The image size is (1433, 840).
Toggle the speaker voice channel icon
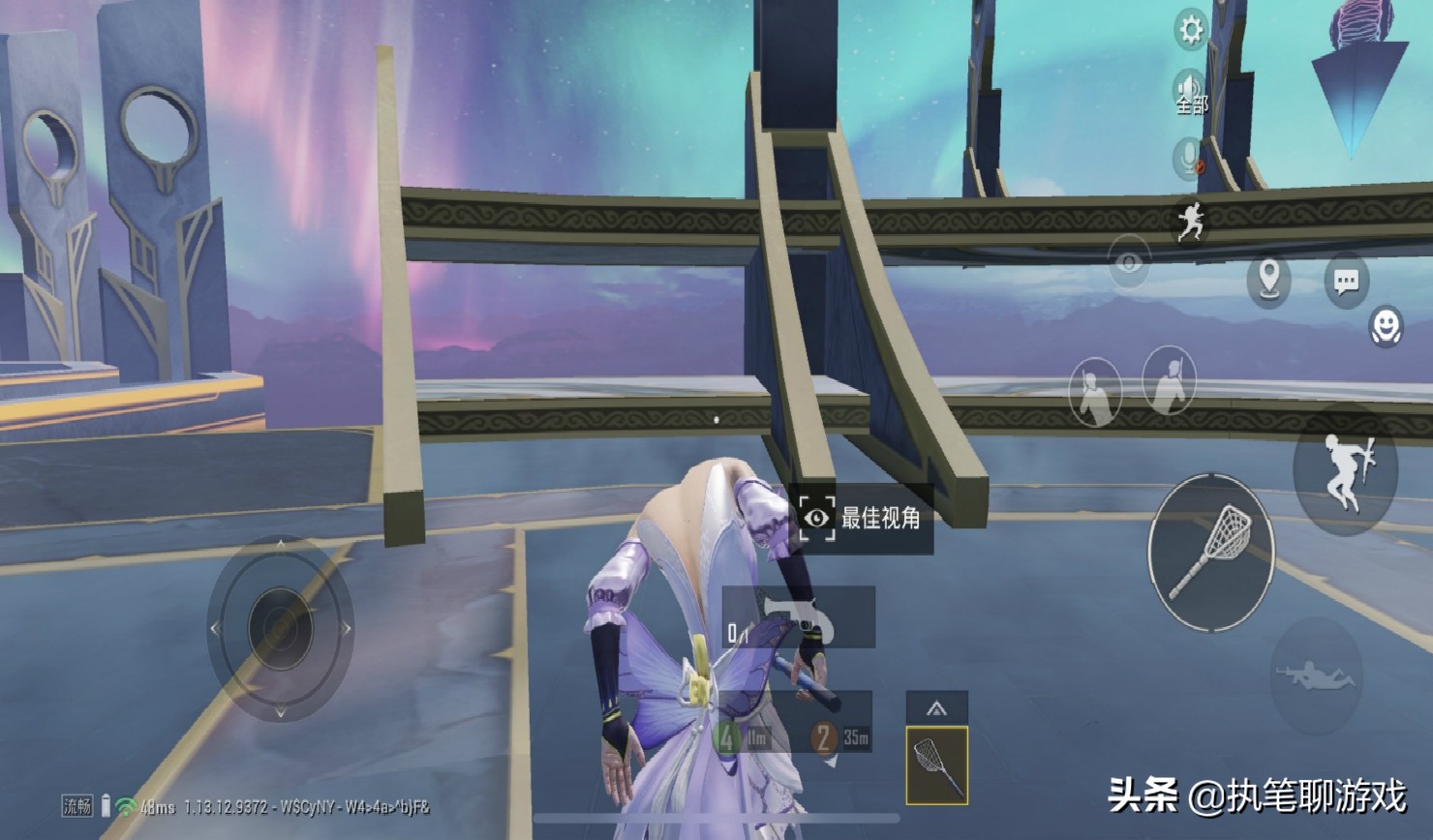coord(1191,91)
